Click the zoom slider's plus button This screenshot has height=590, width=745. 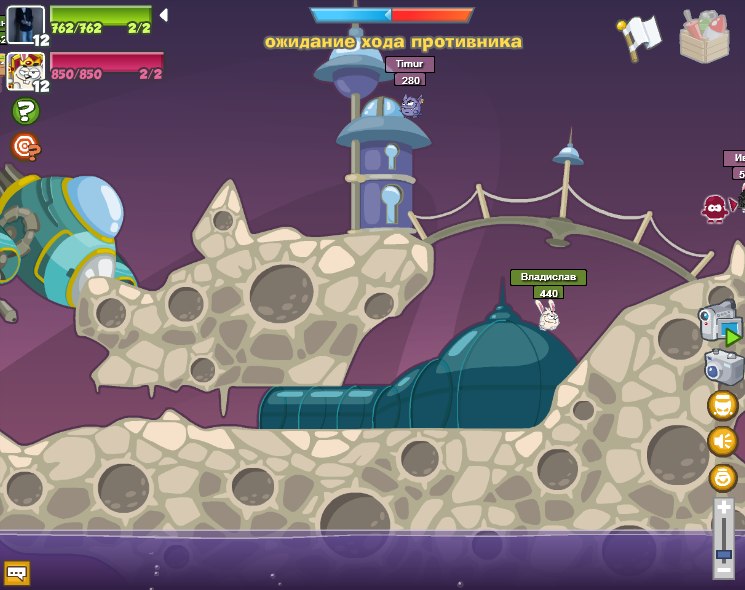pos(723,508)
